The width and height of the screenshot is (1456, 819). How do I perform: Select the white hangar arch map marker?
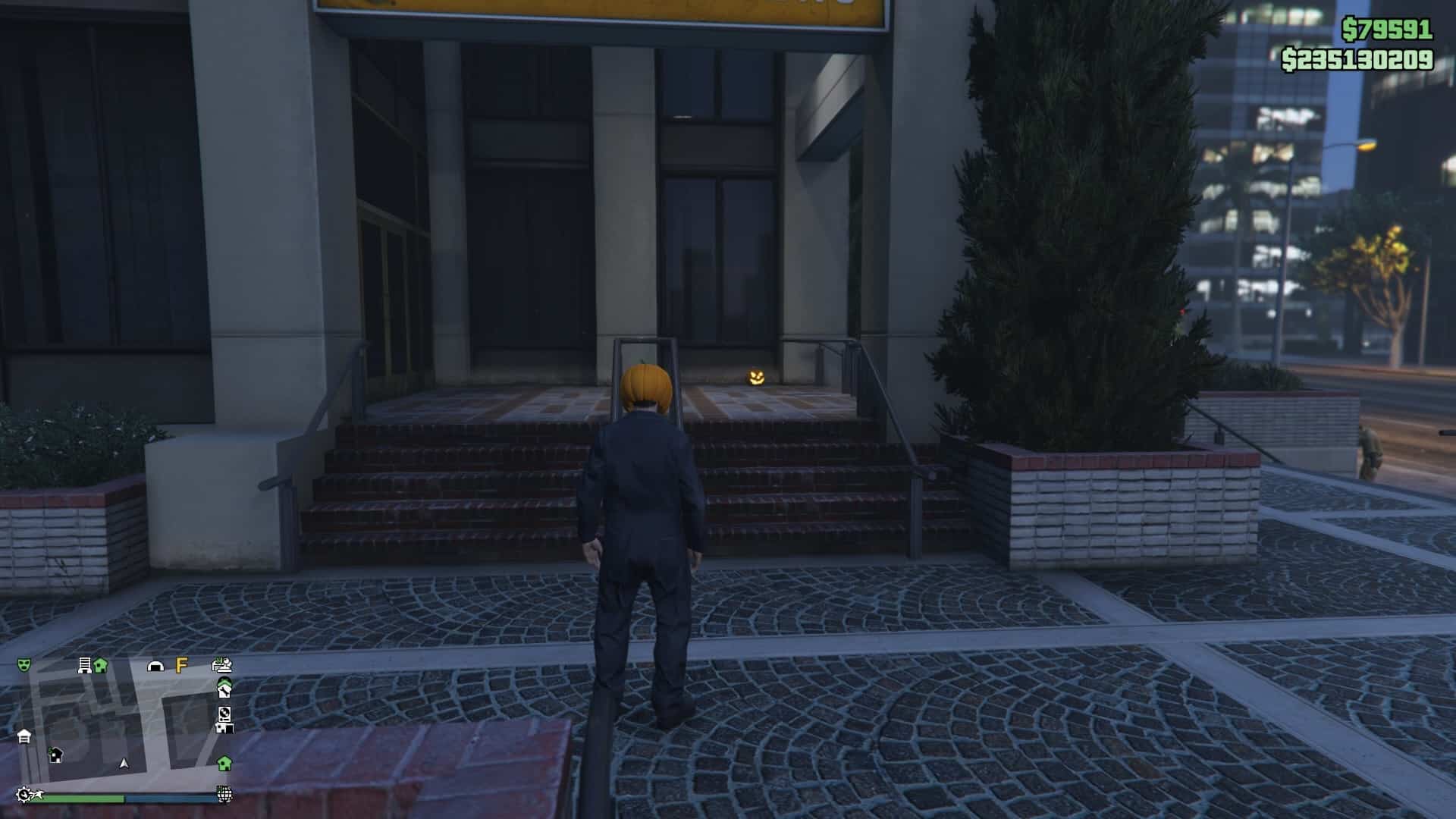tap(155, 667)
